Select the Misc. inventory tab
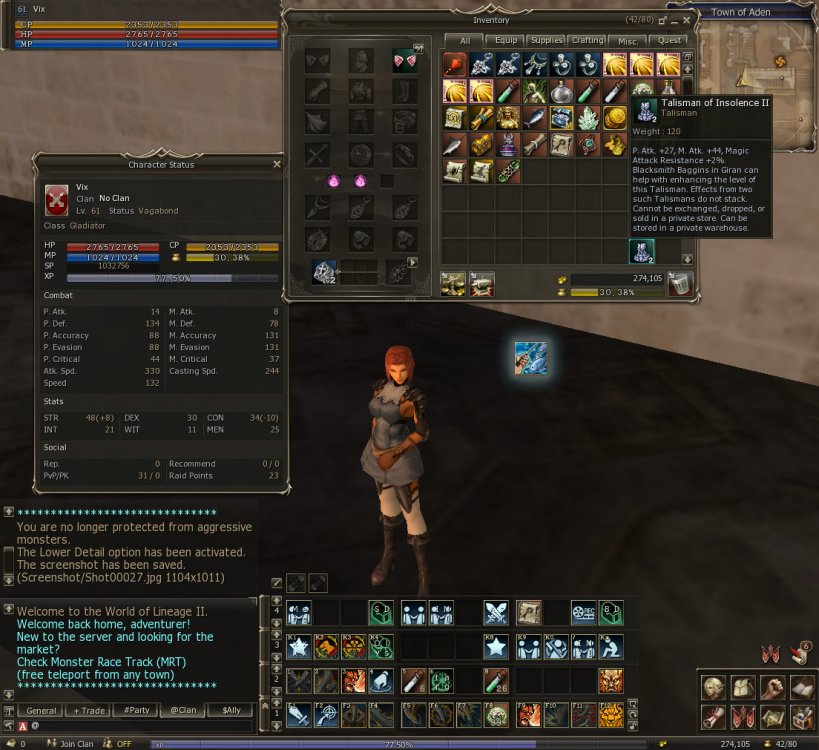This screenshot has height=750, width=819. 627,40
